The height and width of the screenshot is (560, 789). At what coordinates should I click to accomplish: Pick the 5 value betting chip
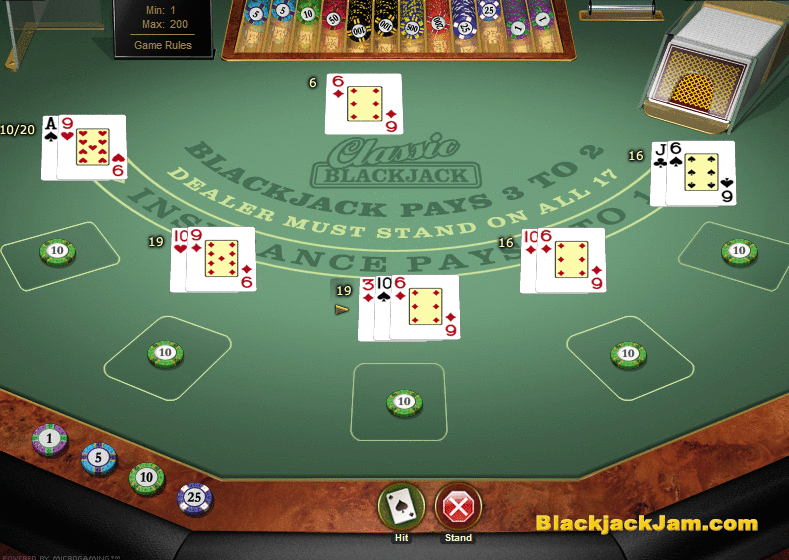98,458
